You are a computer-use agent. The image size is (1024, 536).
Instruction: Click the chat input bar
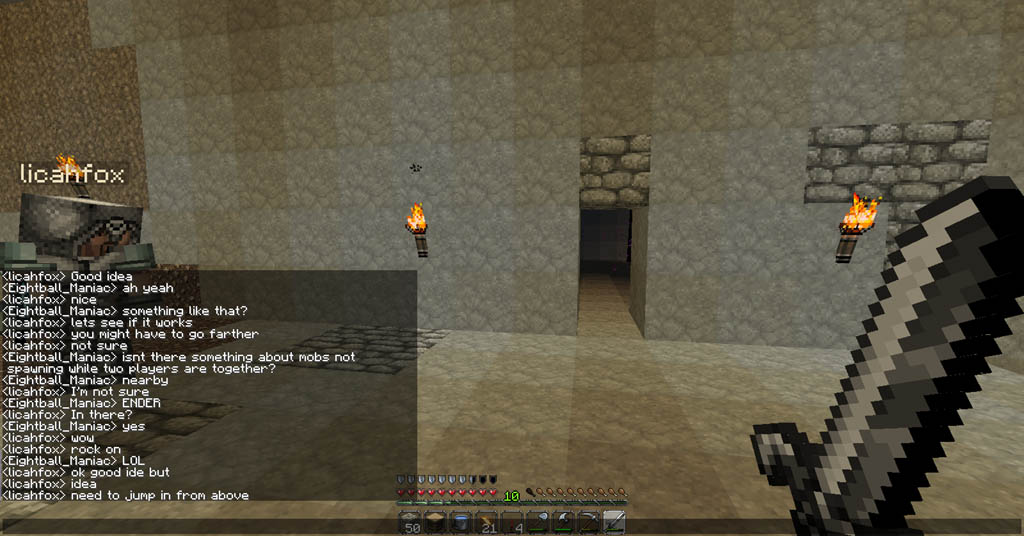point(200,524)
